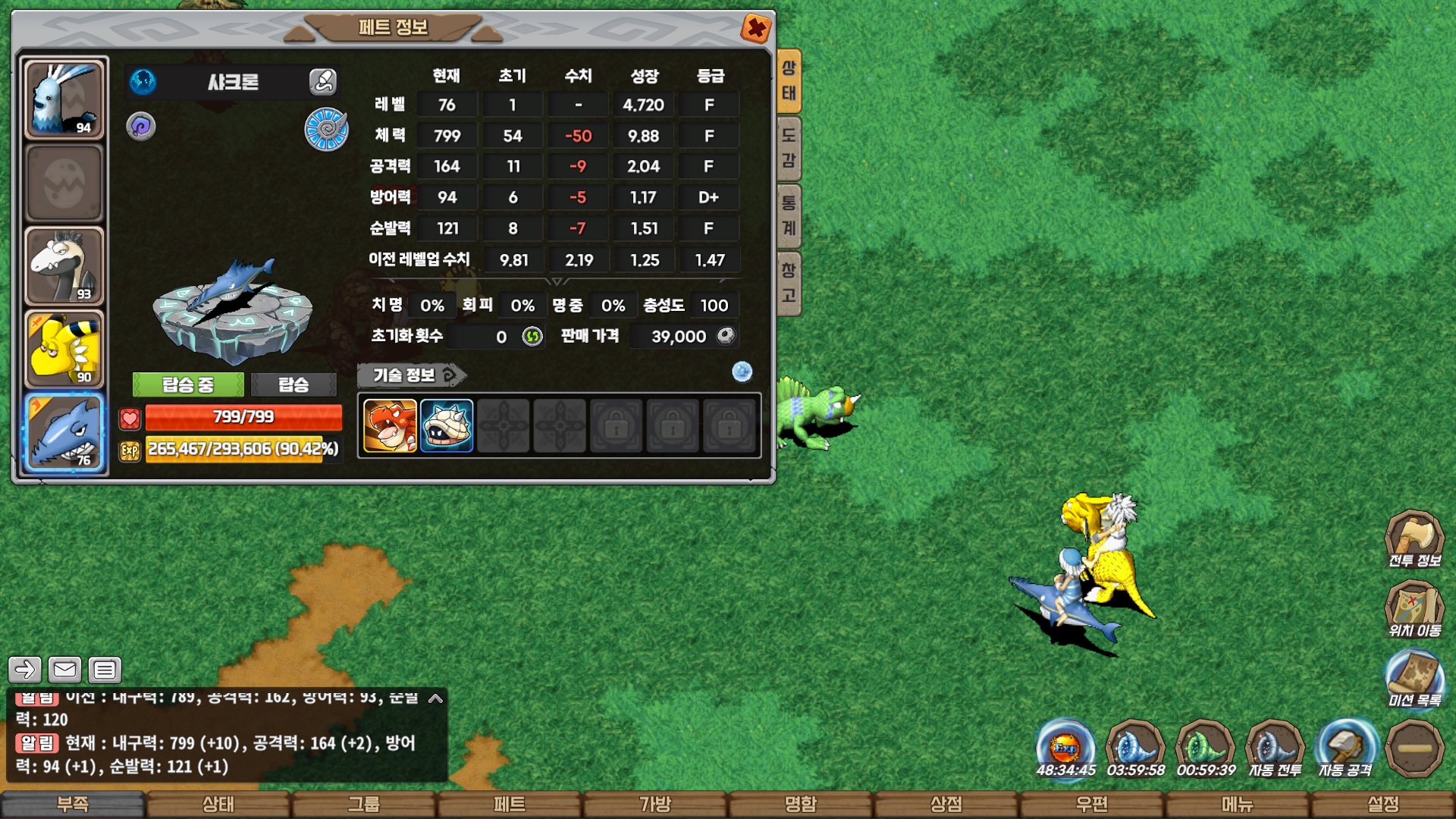Open the 미션 목록 mission list
Screen dimensions: 1456x819
(1414, 679)
